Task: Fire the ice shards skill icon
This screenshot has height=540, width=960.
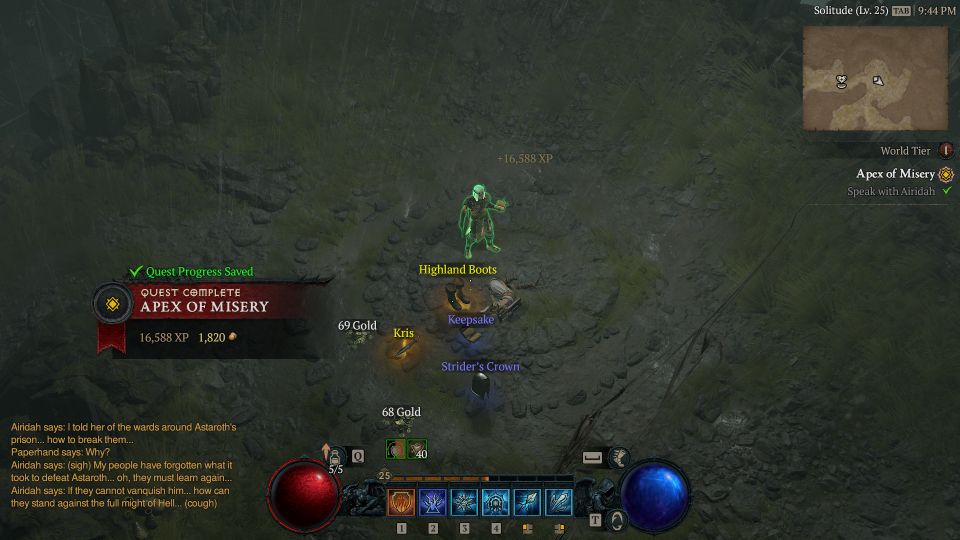Action: pyautogui.click(x=559, y=502)
